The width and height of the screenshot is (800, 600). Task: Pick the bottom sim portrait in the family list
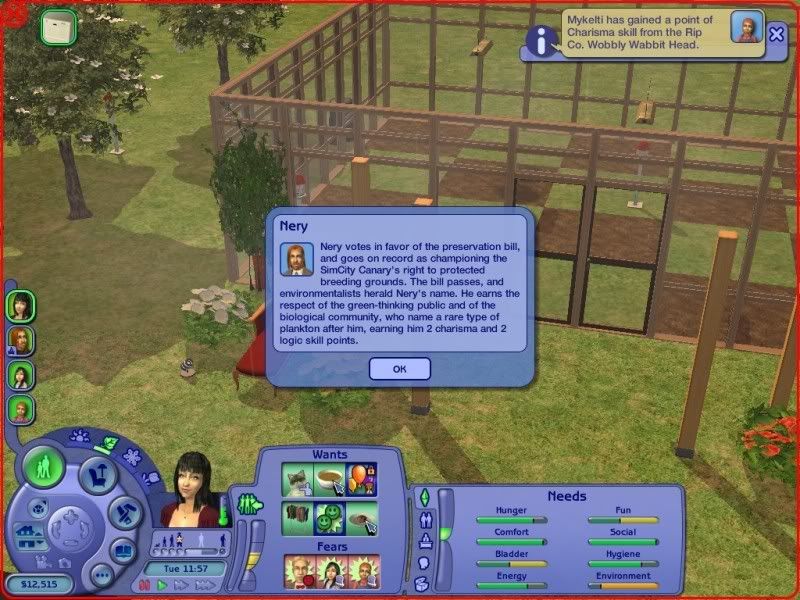click(x=20, y=409)
